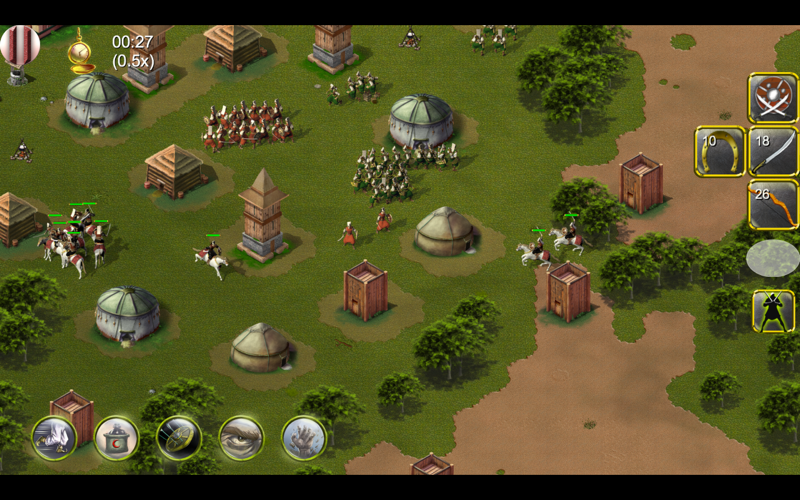Select the shield and crossed swords icon
This screenshot has width=800, height=500.
coord(772,98)
